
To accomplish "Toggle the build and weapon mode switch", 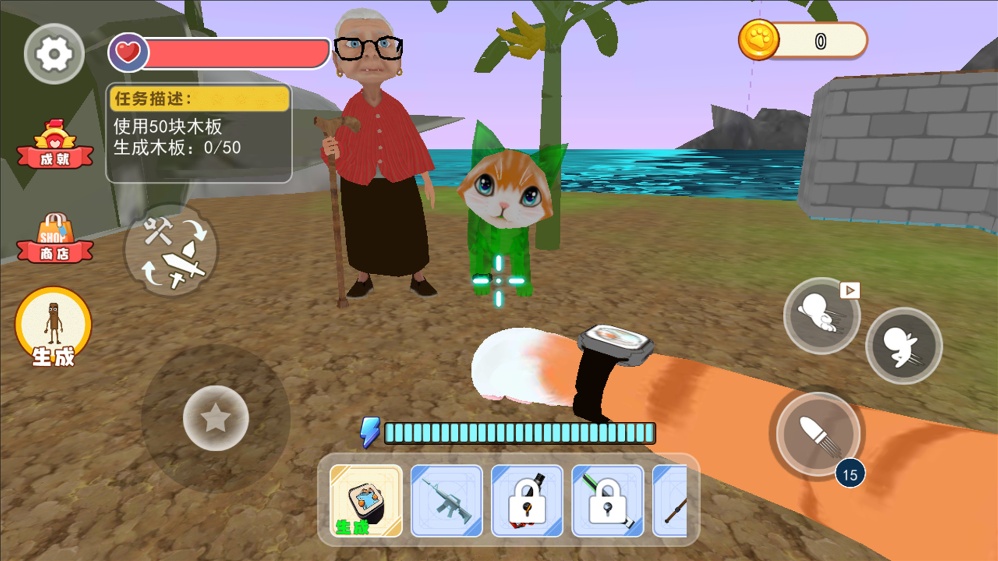I will tap(170, 251).
